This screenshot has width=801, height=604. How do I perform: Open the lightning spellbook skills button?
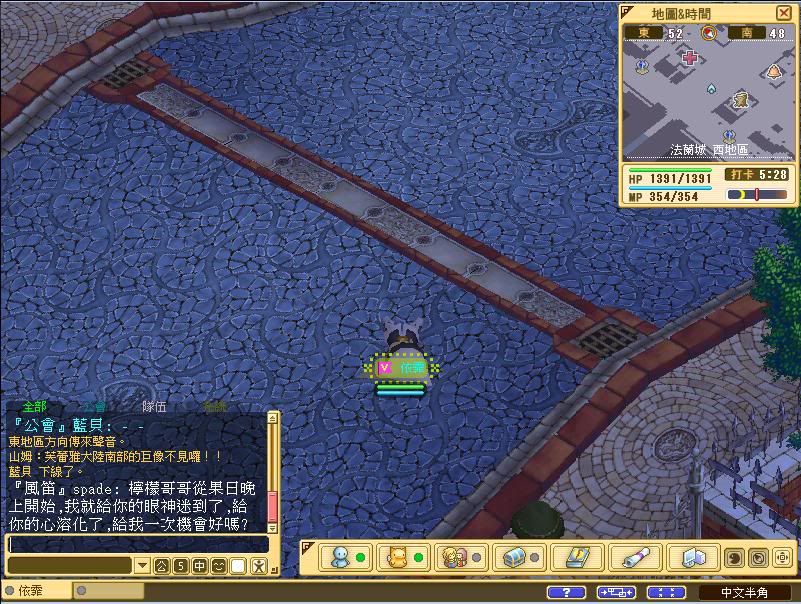(577, 557)
